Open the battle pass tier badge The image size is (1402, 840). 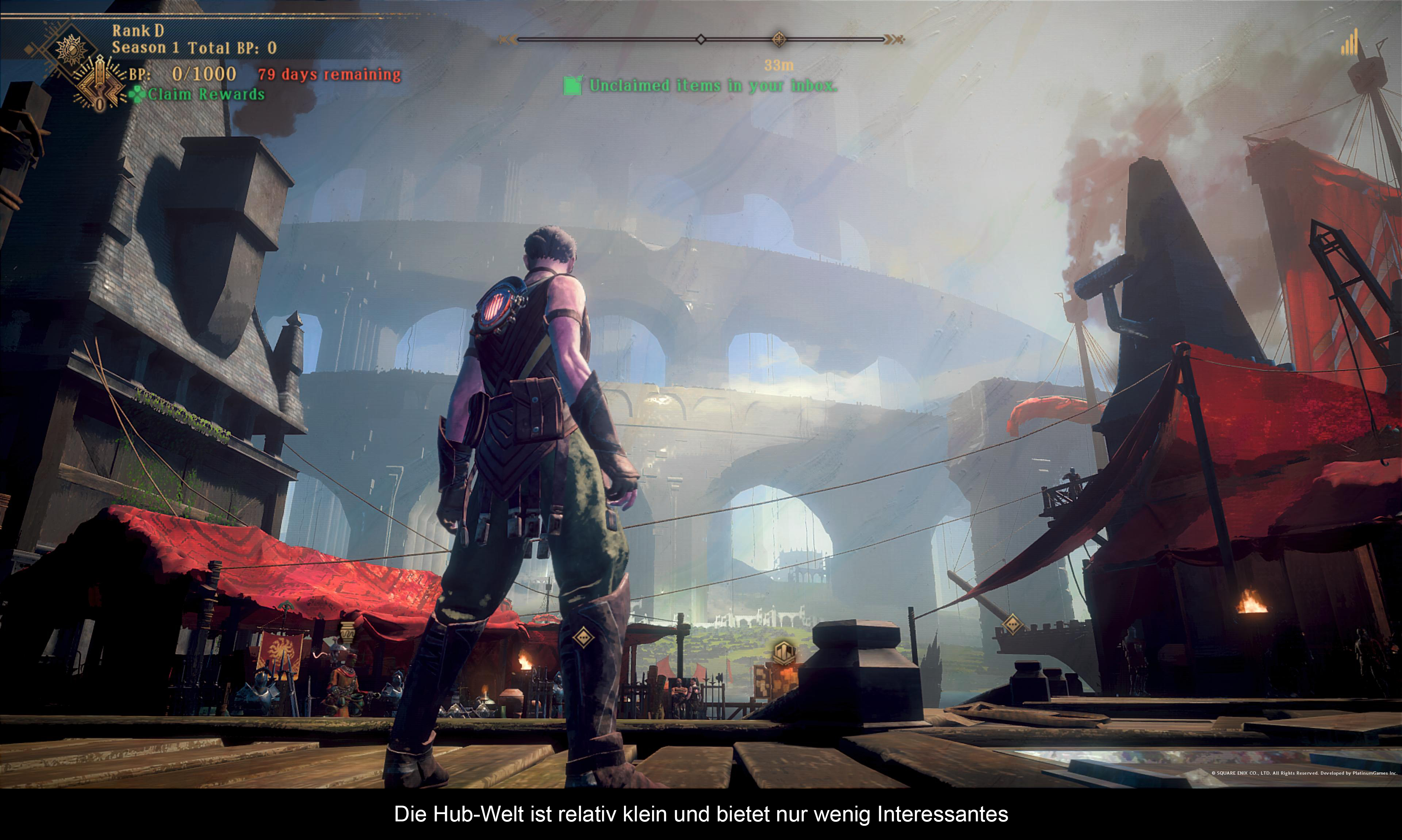[100, 86]
